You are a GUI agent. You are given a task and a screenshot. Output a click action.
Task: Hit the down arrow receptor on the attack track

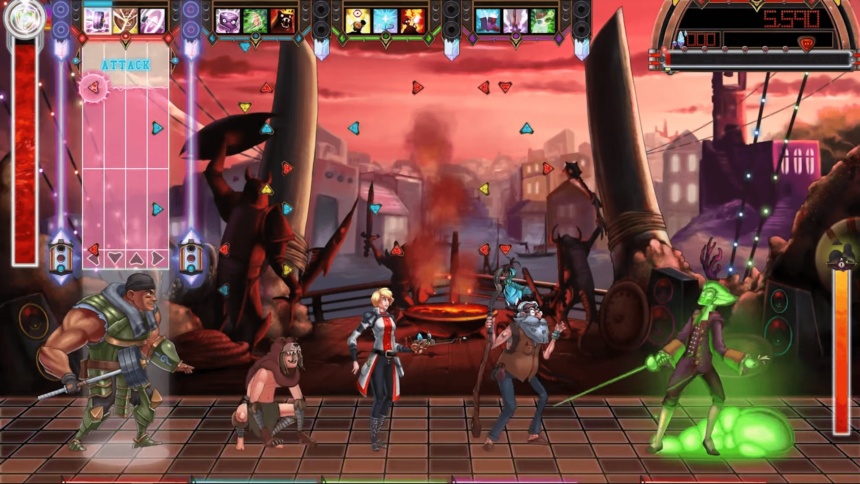click(115, 258)
